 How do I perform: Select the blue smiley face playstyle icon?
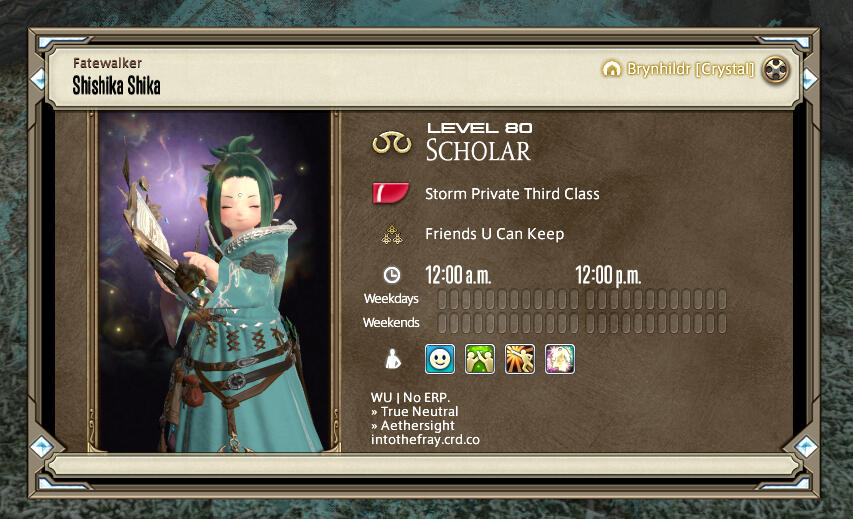click(440, 359)
